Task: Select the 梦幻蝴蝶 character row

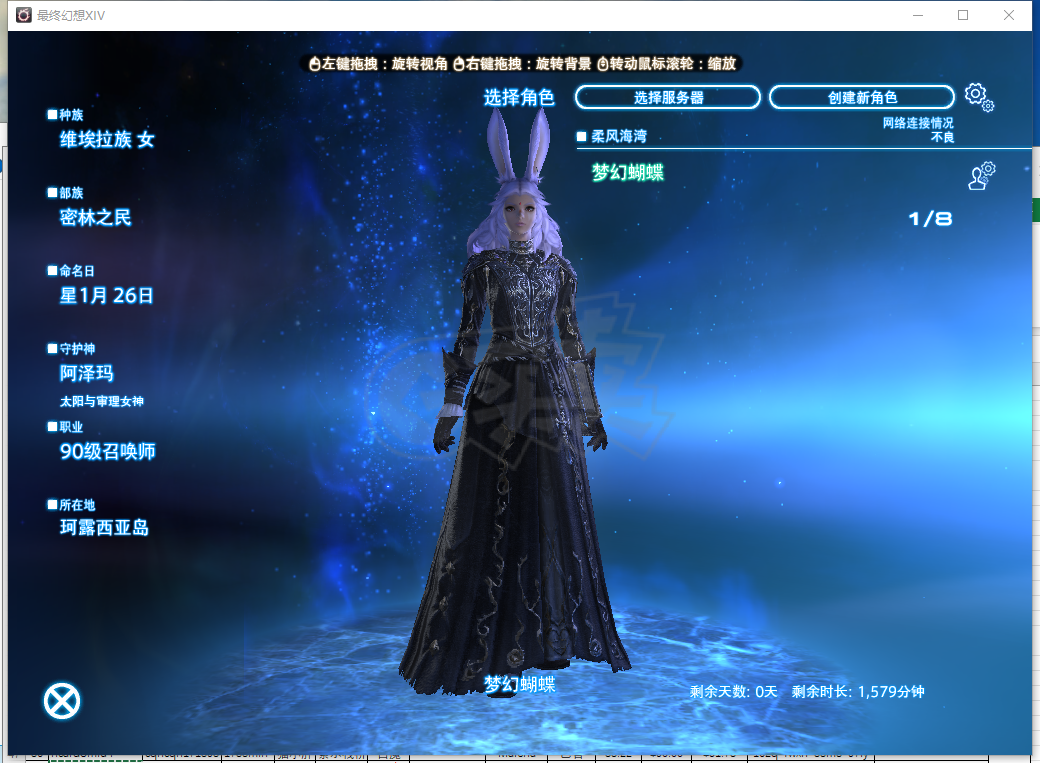Action: pyautogui.click(x=628, y=173)
